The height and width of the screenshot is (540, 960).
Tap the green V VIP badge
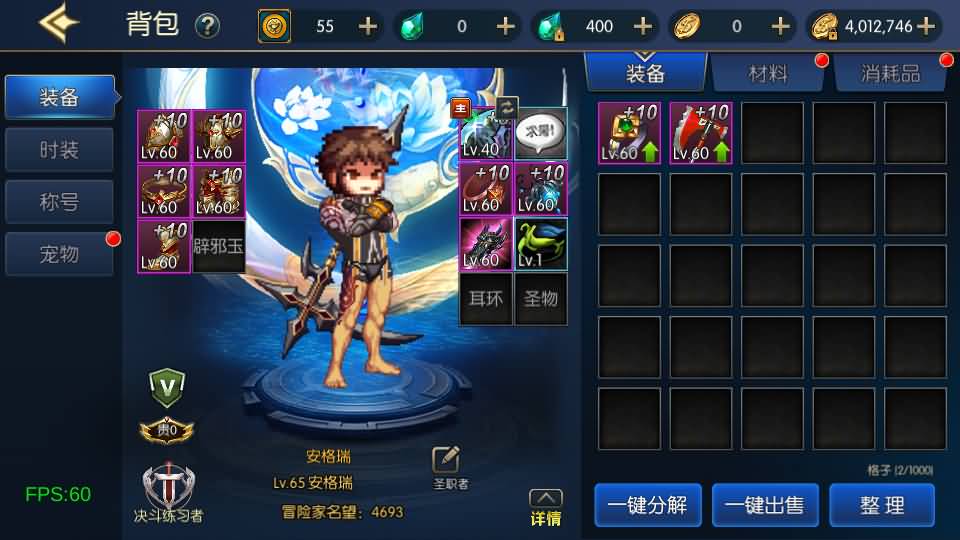[167, 386]
